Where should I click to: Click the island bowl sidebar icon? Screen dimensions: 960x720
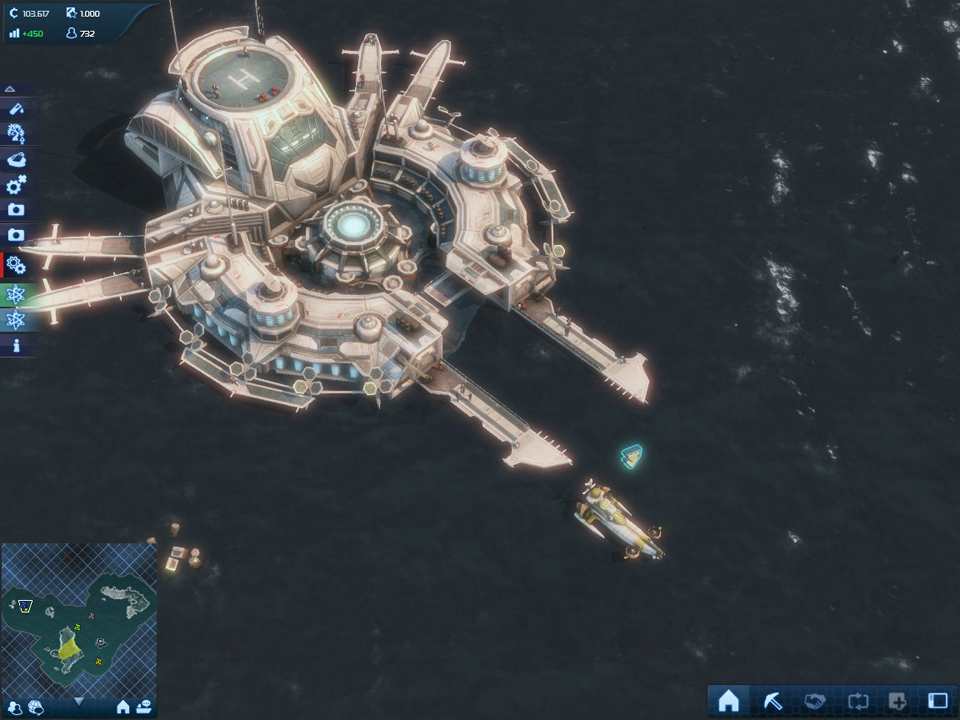click(16, 159)
